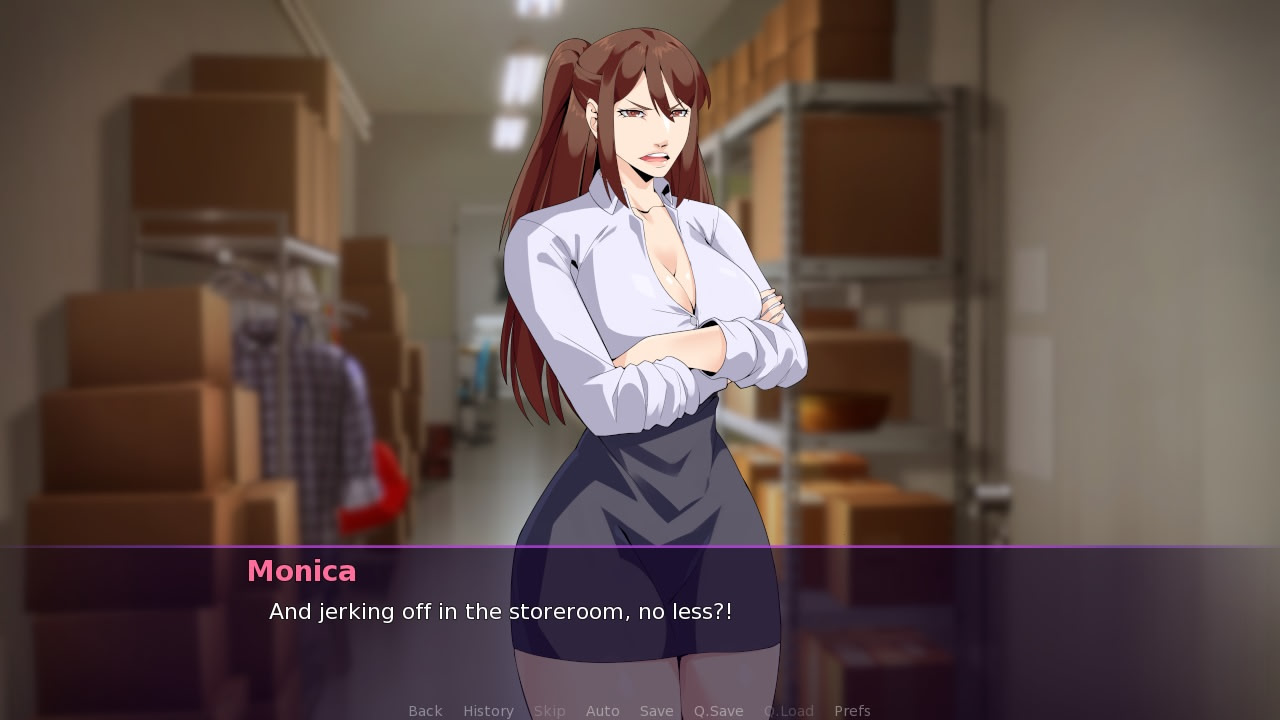Open the Prefs settings screen

pos(852,710)
